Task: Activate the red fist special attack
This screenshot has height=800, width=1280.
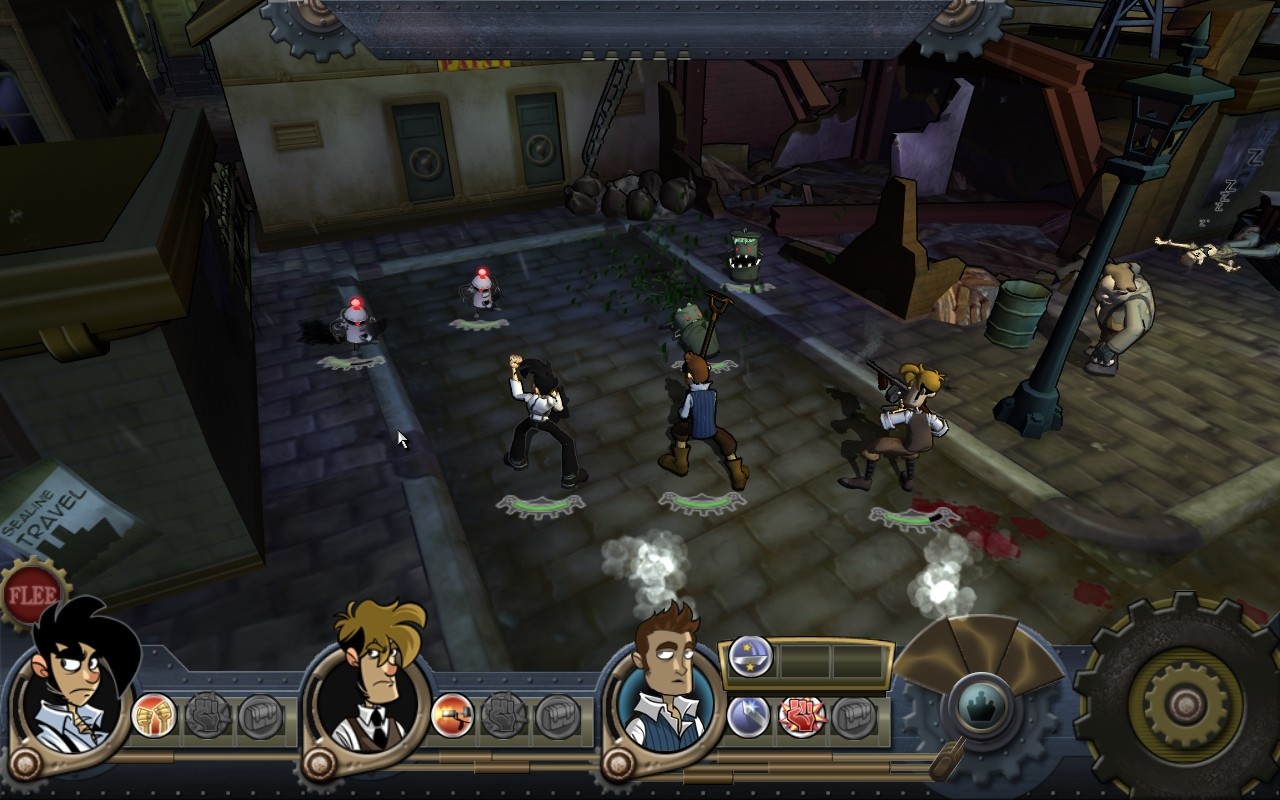Action: point(802,717)
